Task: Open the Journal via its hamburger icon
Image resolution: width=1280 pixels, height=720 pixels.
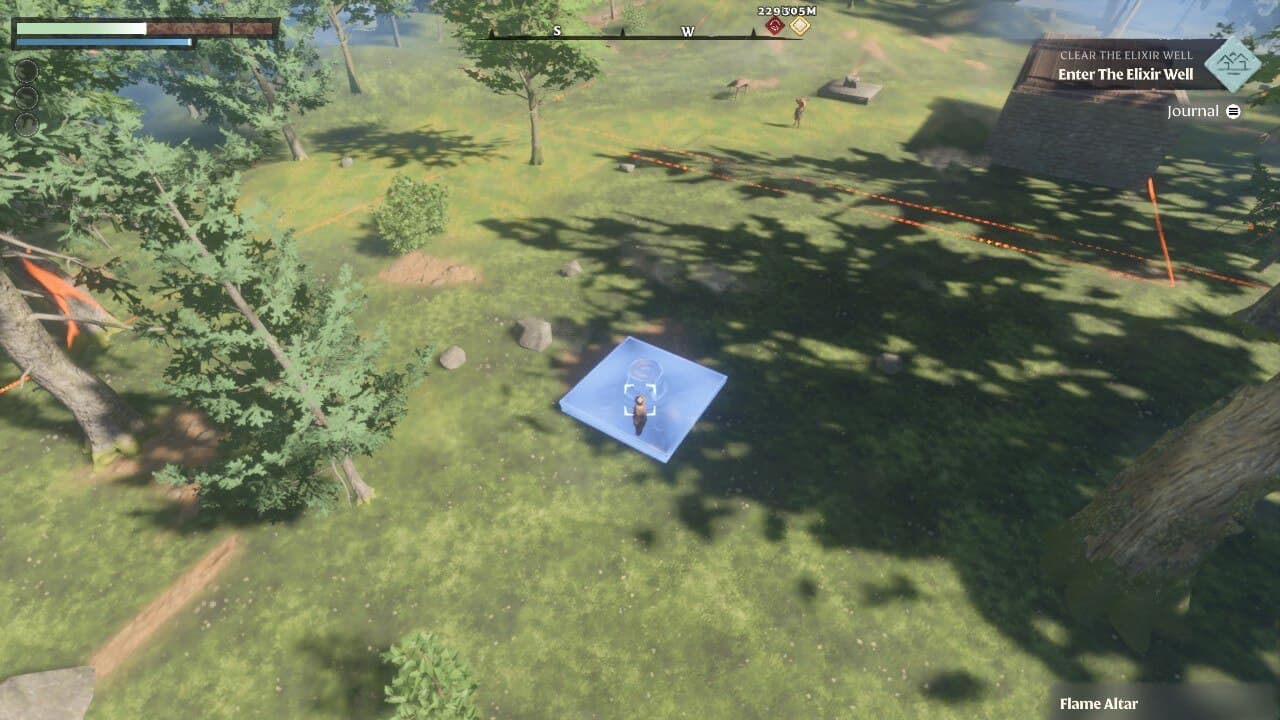Action: click(x=1233, y=111)
